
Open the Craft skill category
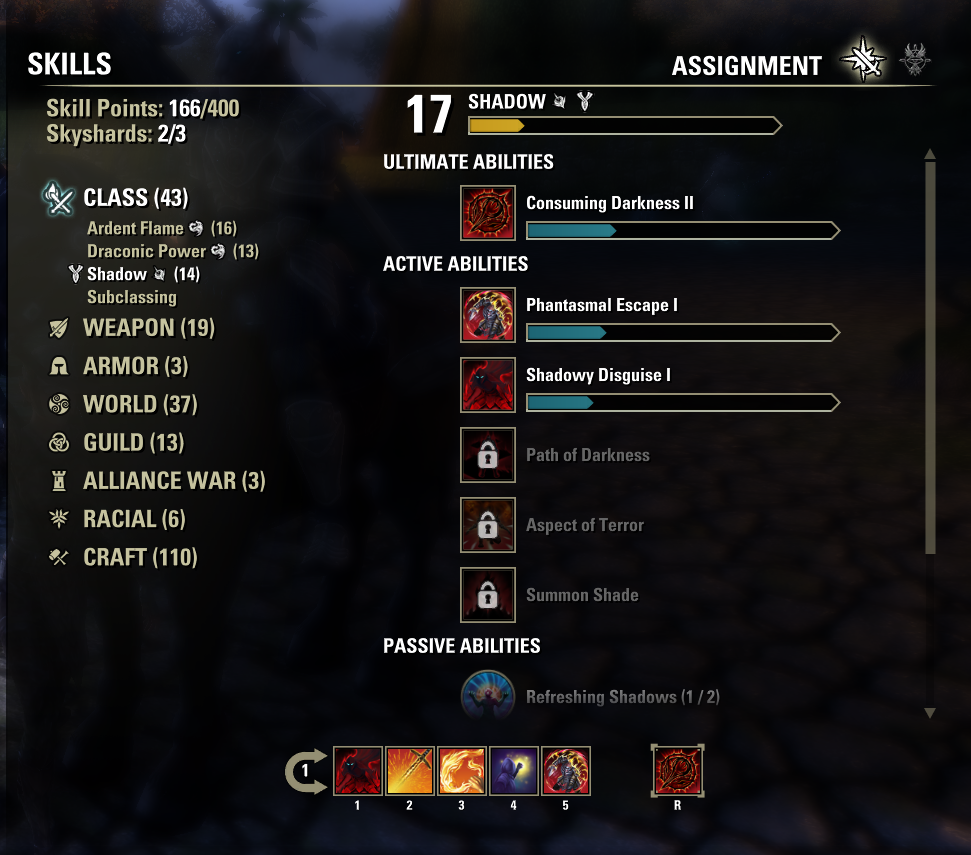pos(140,557)
